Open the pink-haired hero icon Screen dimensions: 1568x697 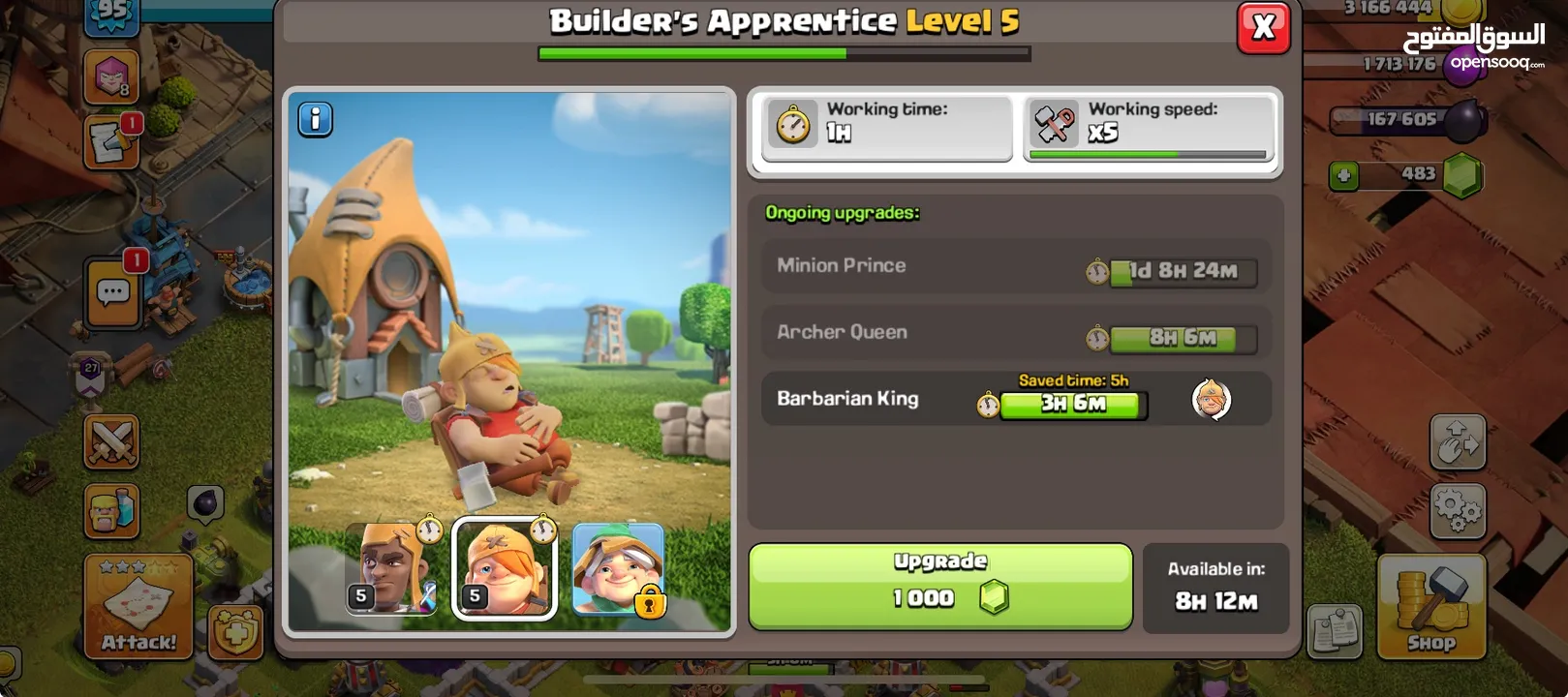click(110, 76)
